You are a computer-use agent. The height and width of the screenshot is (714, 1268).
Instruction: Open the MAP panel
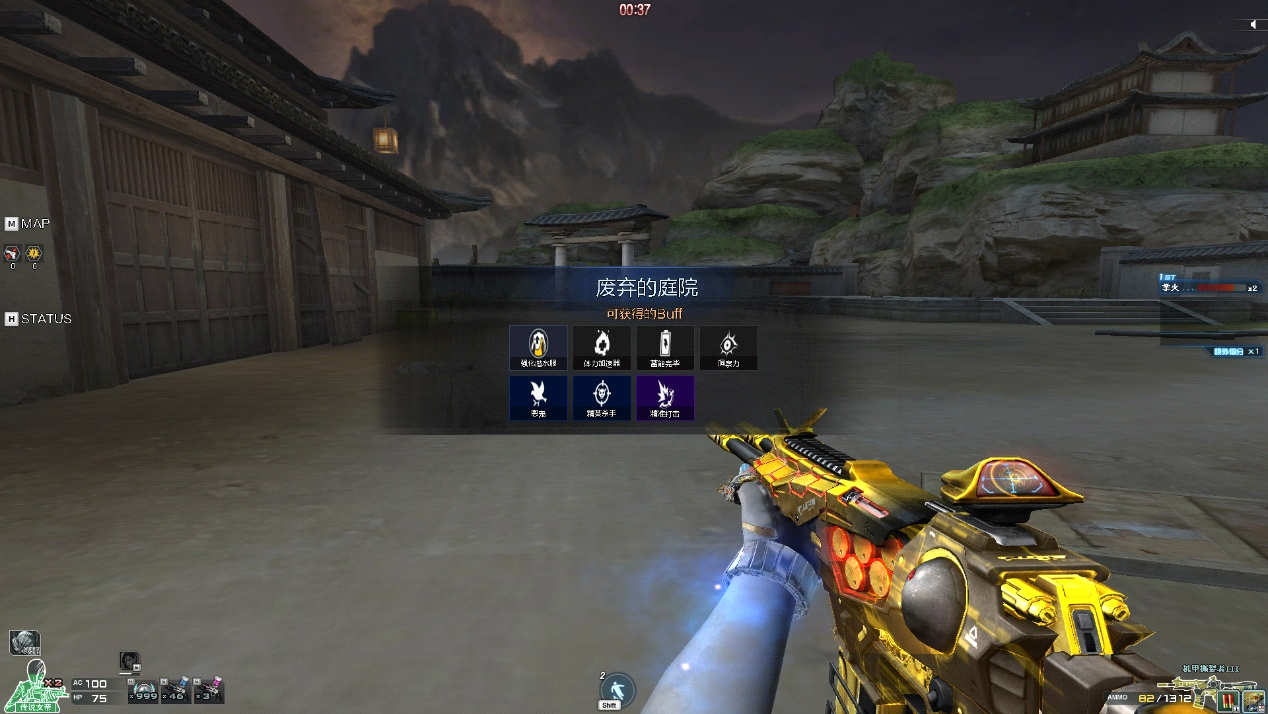click(x=28, y=223)
